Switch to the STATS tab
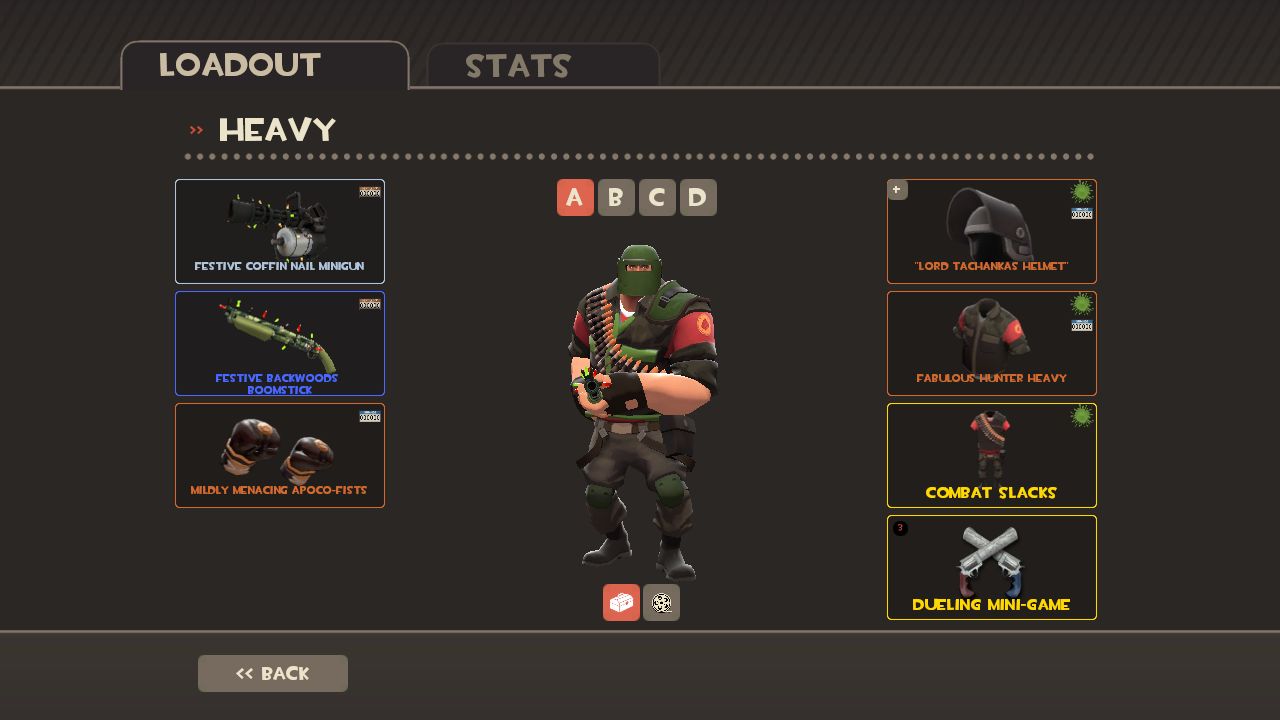The width and height of the screenshot is (1280, 720). click(x=519, y=67)
